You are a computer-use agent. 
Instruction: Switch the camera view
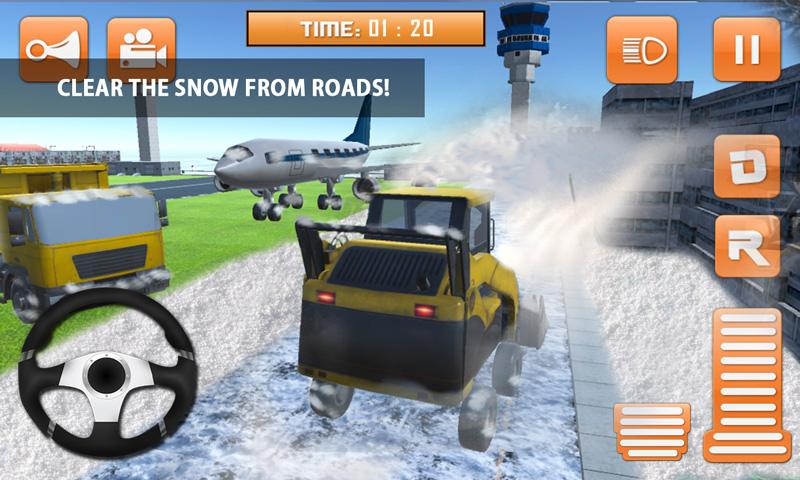pyautogui.click(x=141, y=48)
